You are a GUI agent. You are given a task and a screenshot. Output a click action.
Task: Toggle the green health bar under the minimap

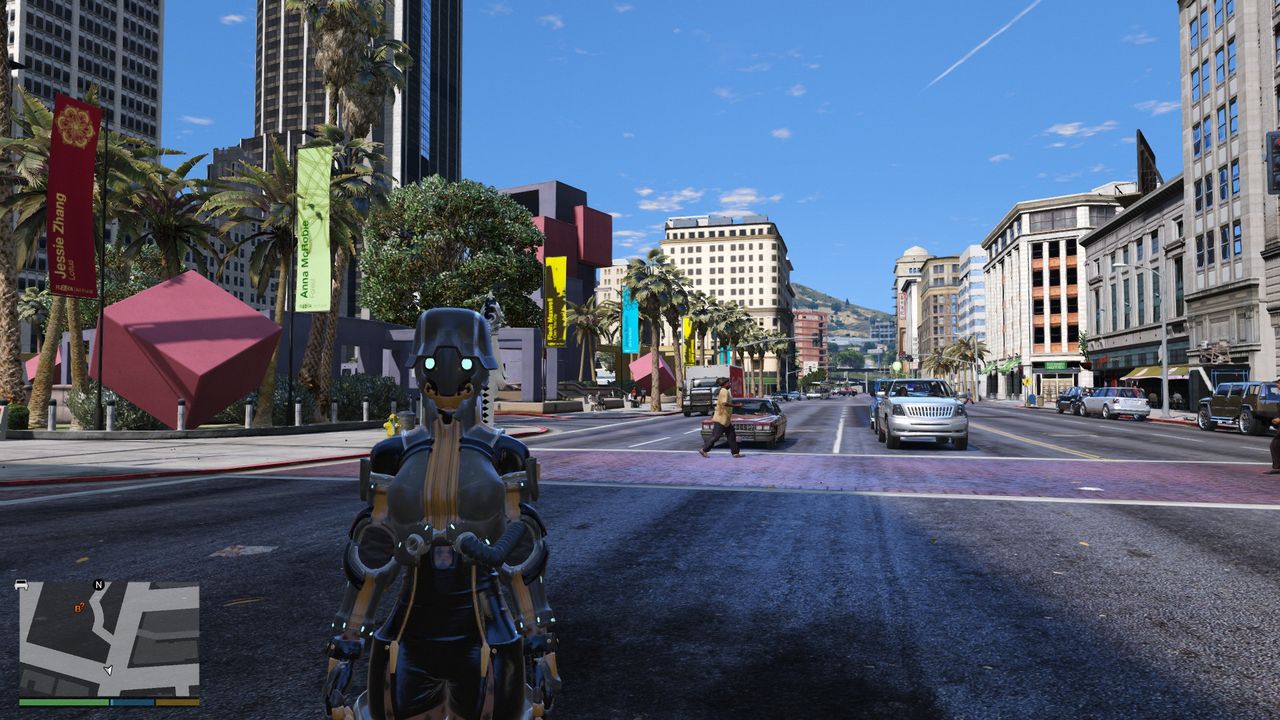click(x=62, y=701)
